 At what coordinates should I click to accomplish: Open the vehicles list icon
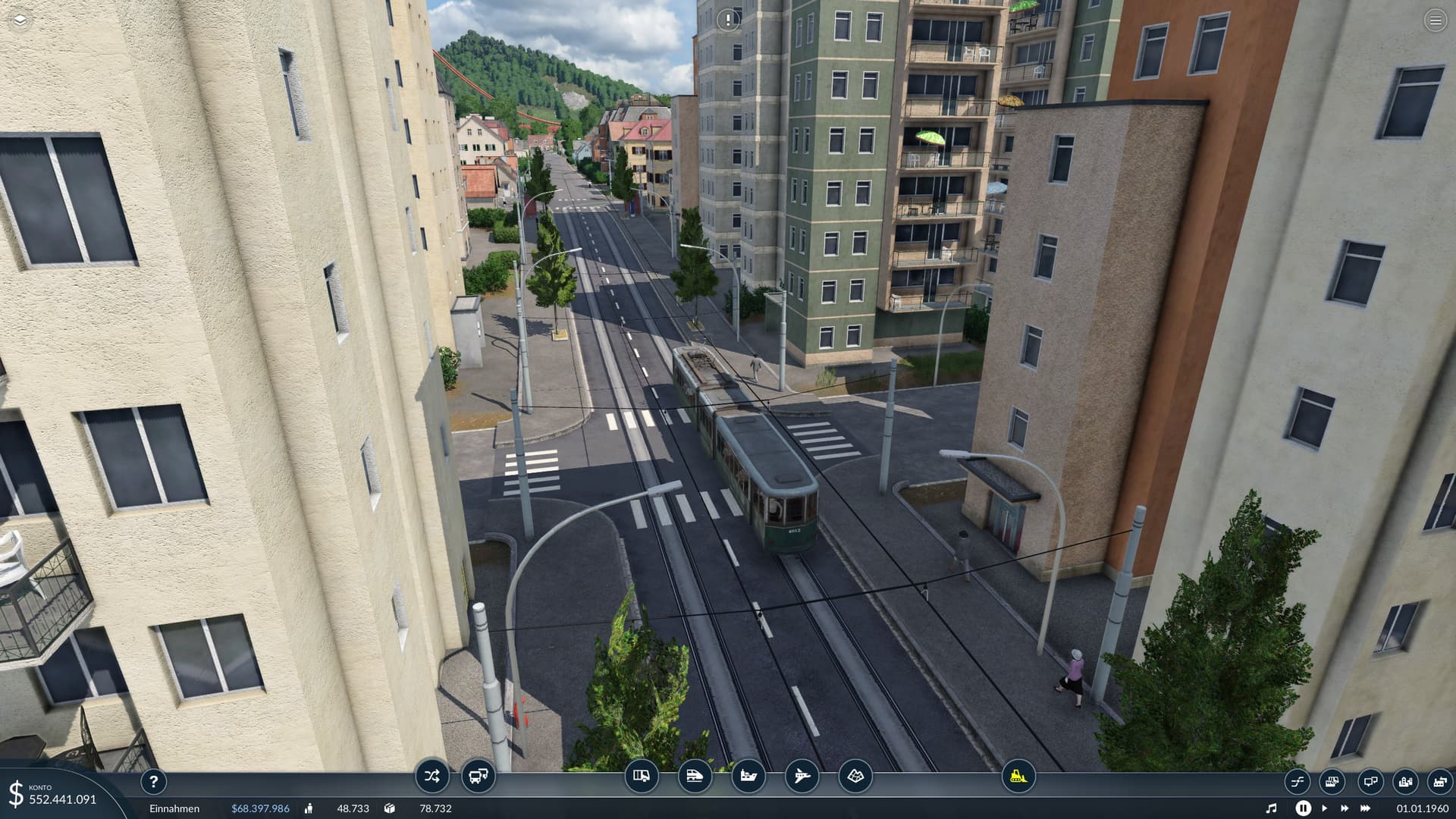pos(1332,782)
